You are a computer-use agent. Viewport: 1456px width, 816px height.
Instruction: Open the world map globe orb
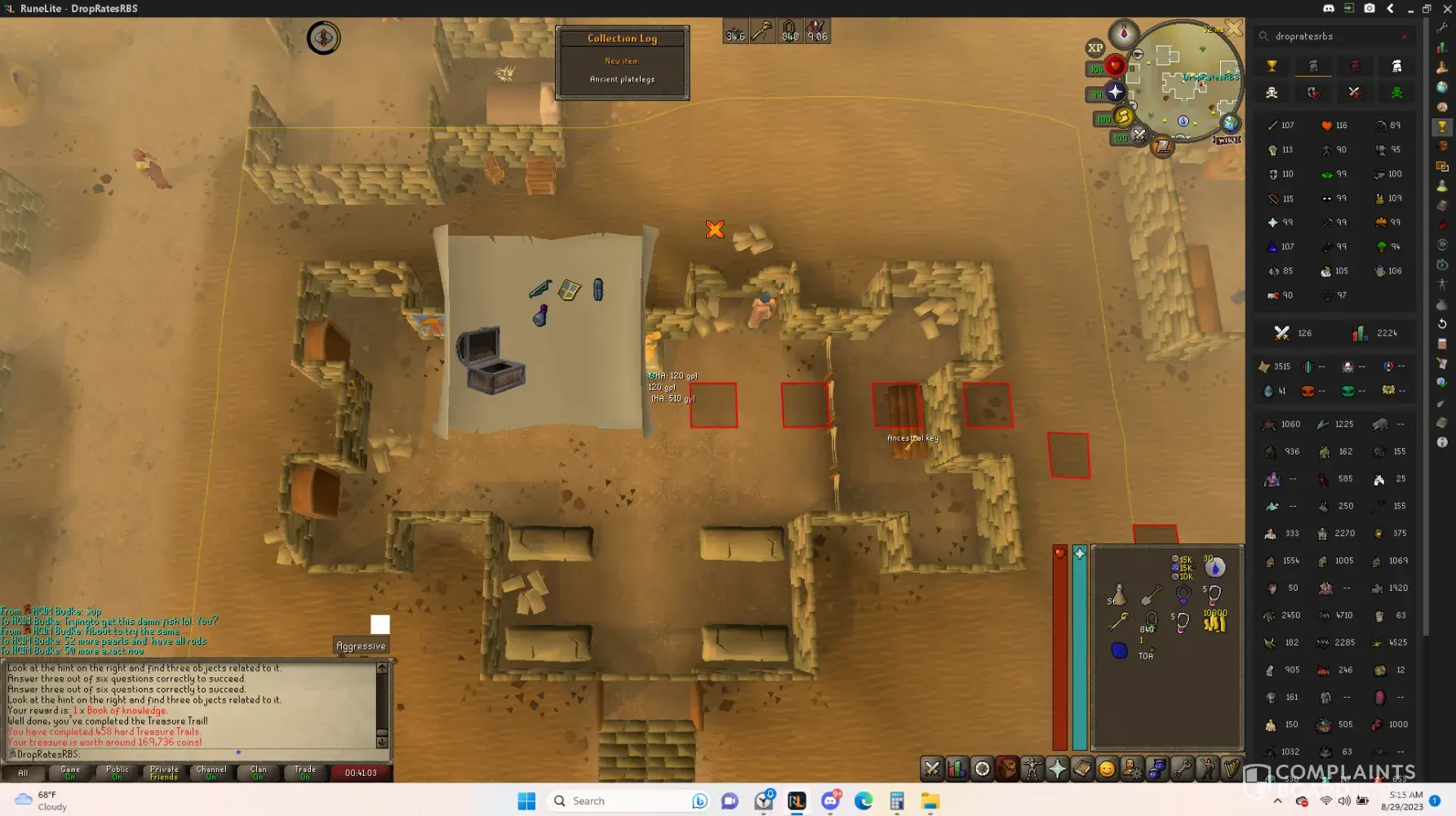[x=1230, y=123]
